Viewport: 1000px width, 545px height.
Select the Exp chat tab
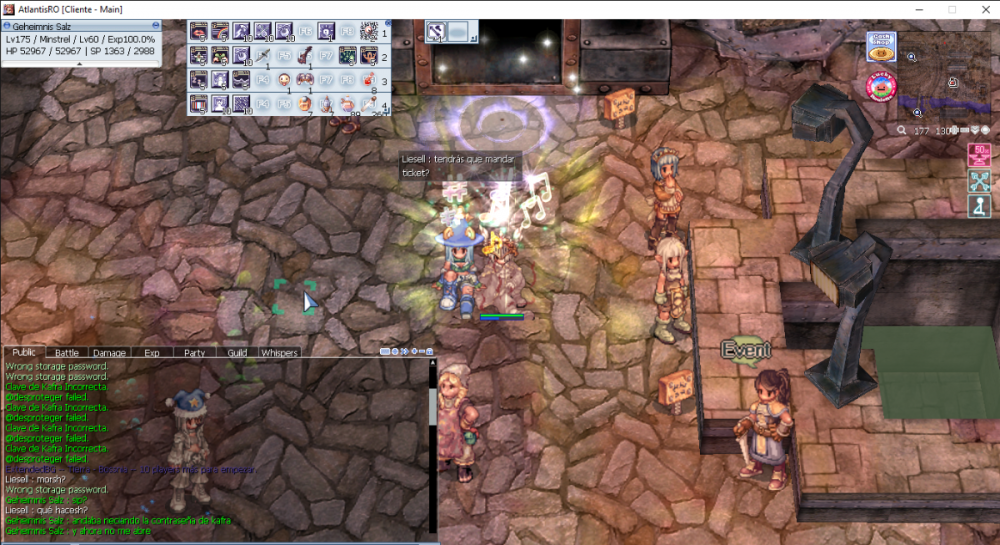(x=152, y=353)
